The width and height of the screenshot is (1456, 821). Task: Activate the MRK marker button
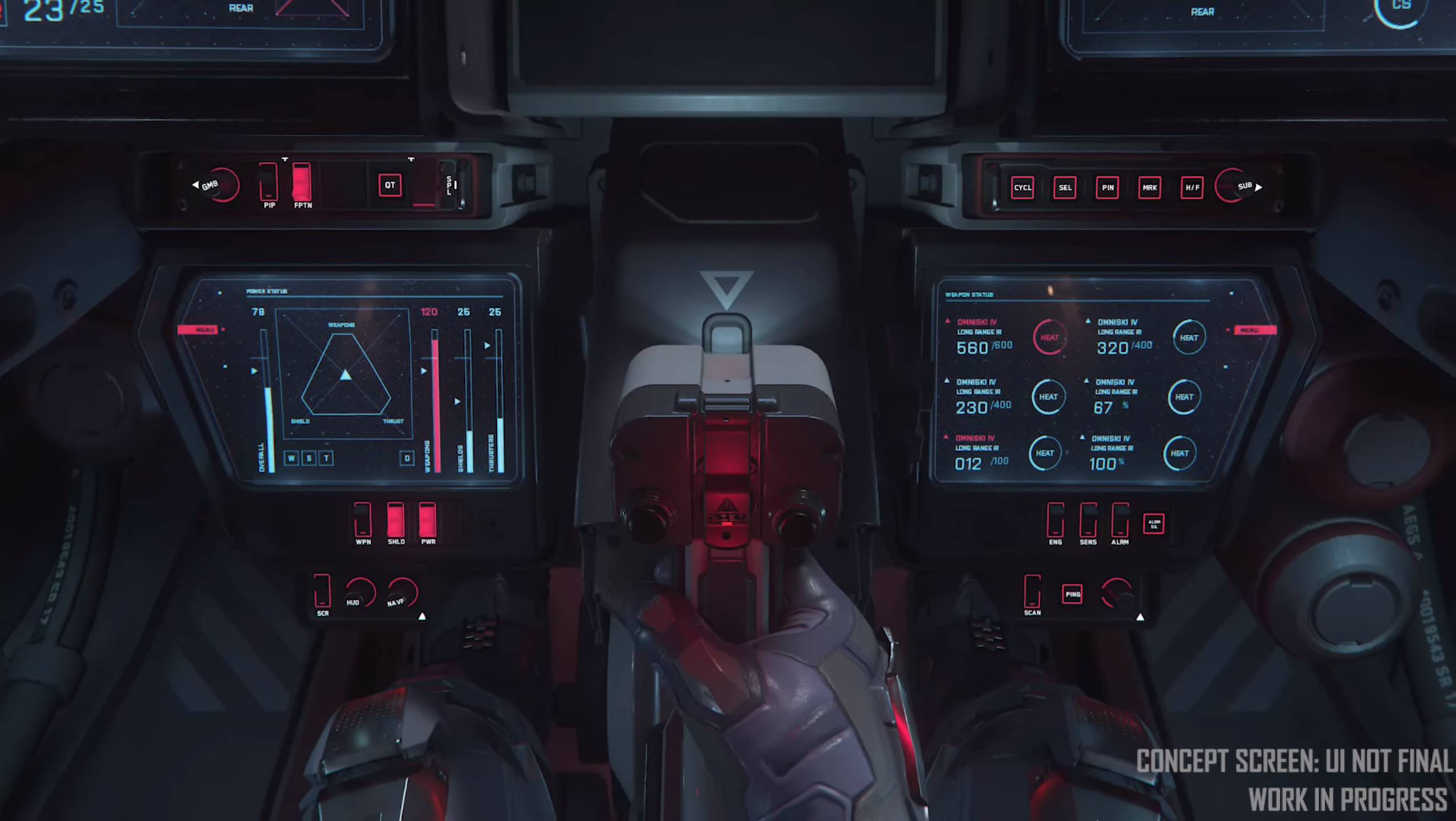1149,188
